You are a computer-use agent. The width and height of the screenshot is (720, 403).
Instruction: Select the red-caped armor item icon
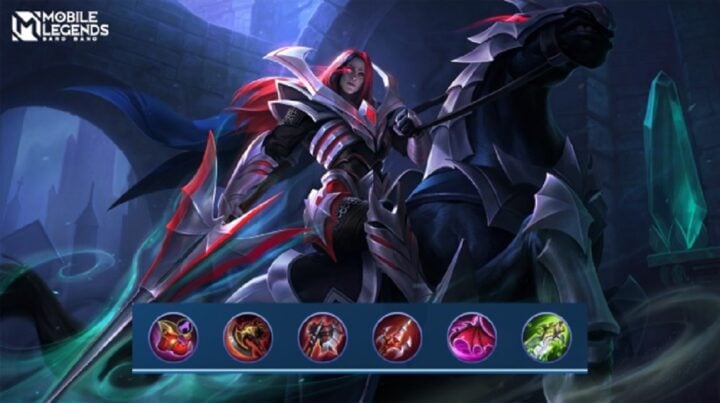(x=322, y=337)
